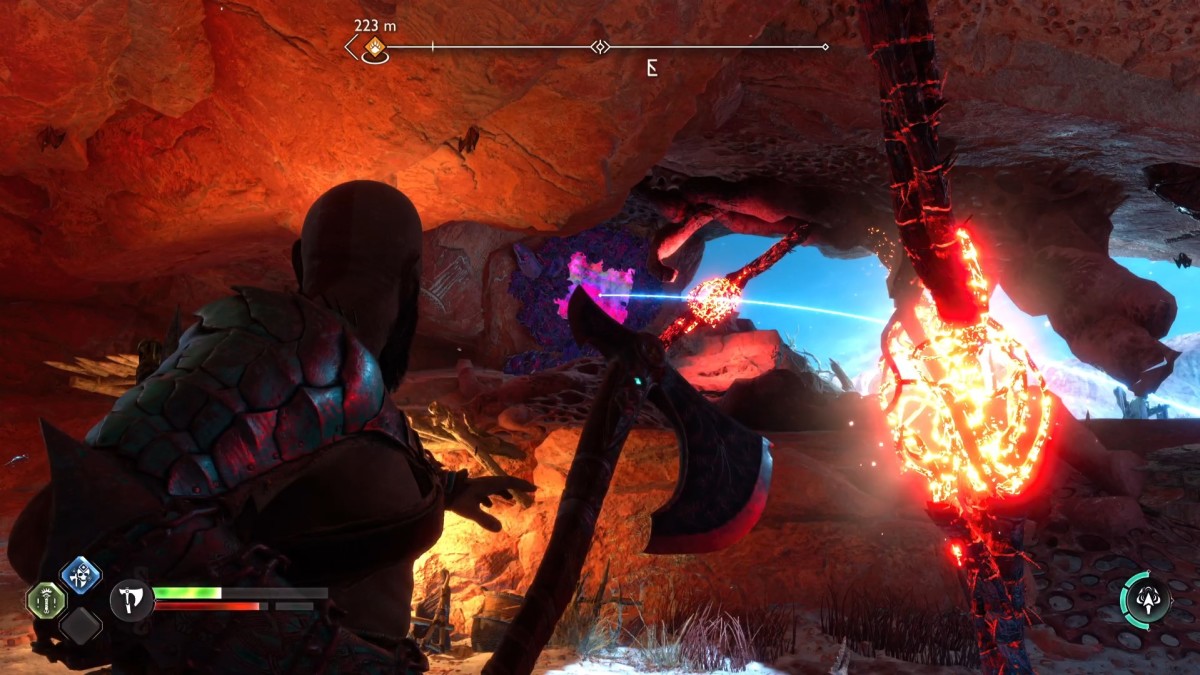
Task: Select the diamond waypoint marker on the compass
Action: (x=598, y=46)
